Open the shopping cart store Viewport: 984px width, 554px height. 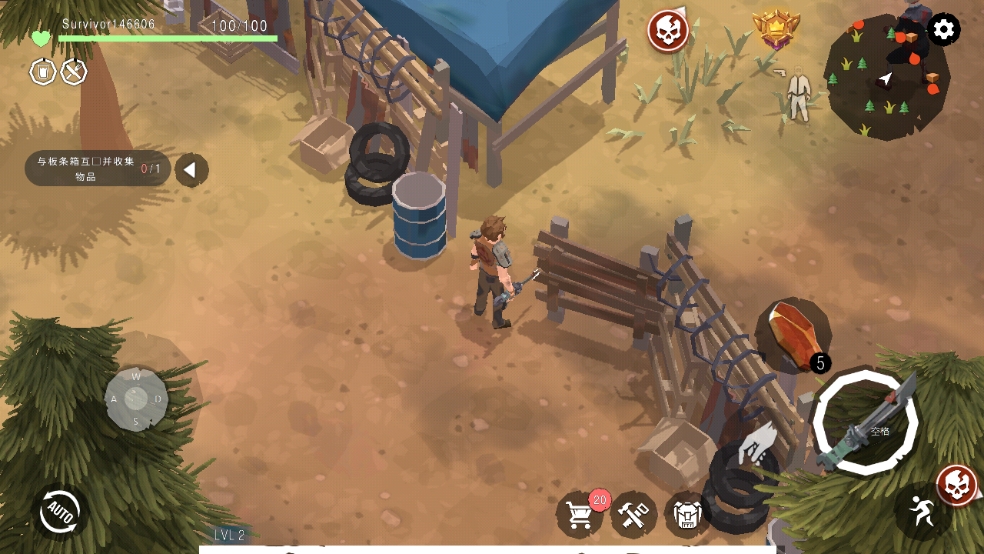pyautogui.click(x=580, y=514)
